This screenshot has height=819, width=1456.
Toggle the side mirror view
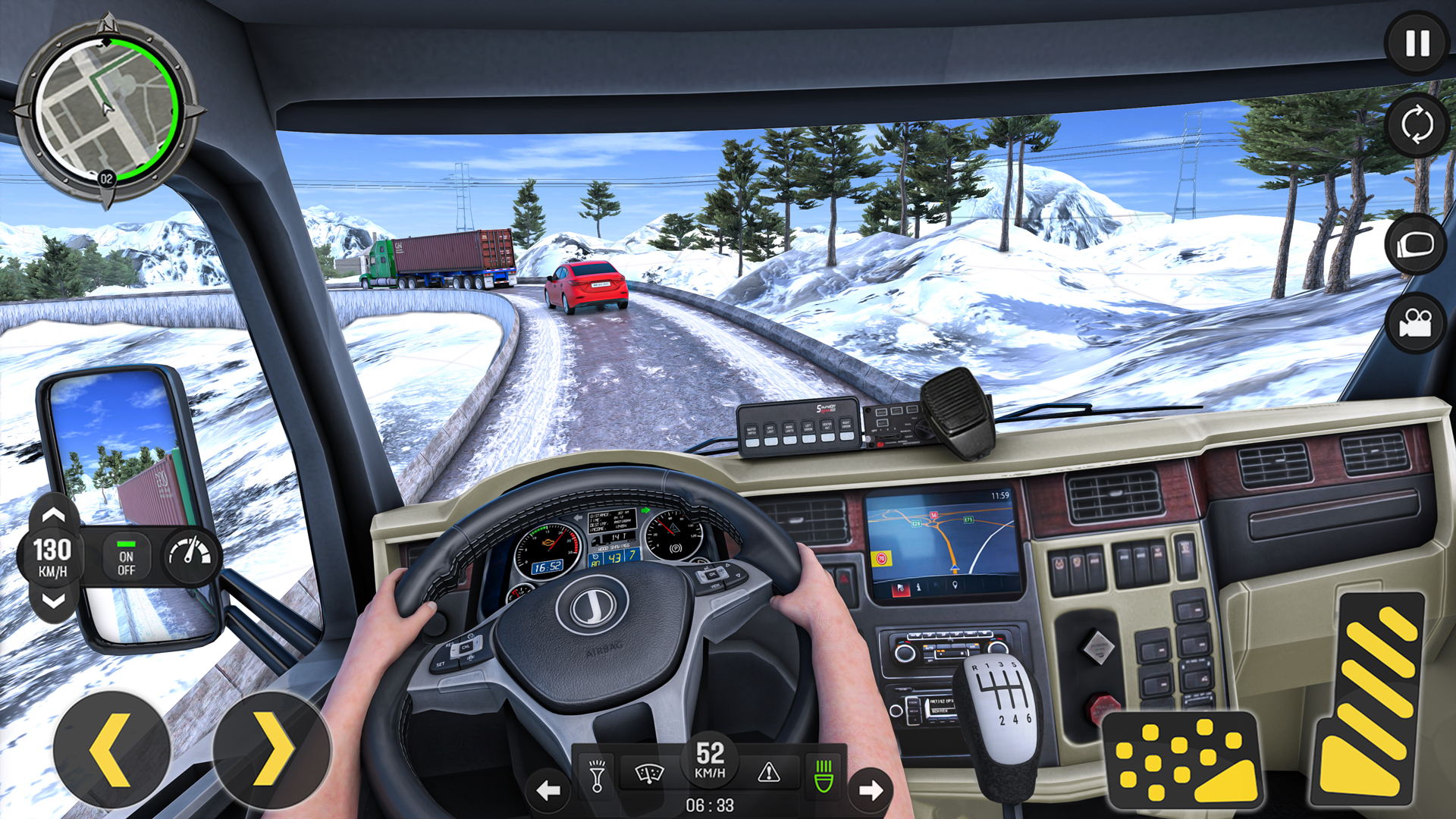[1415, 243]
